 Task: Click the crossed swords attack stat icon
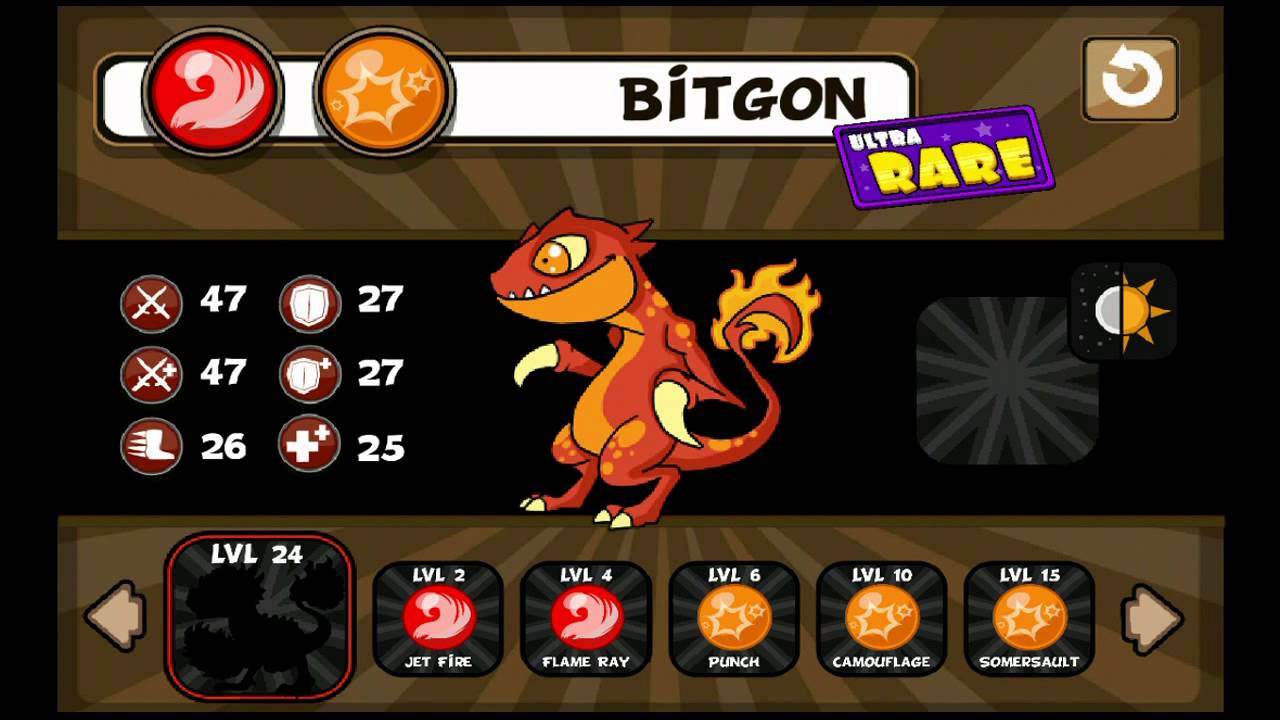tap(151, 303)
